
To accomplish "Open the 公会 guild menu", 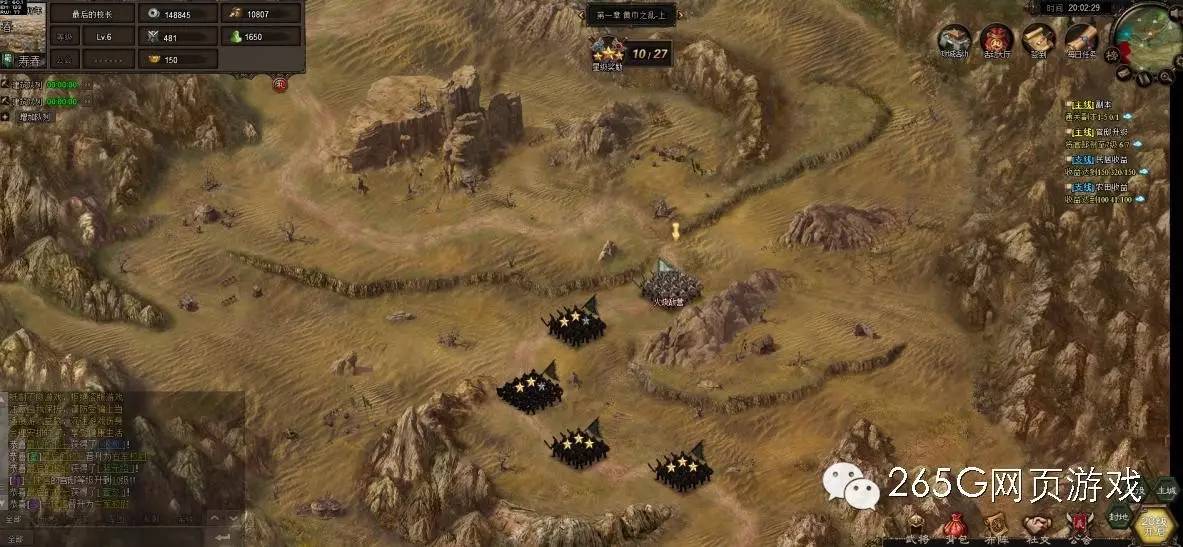I will pyautogui.click(x=1079, y=525).
